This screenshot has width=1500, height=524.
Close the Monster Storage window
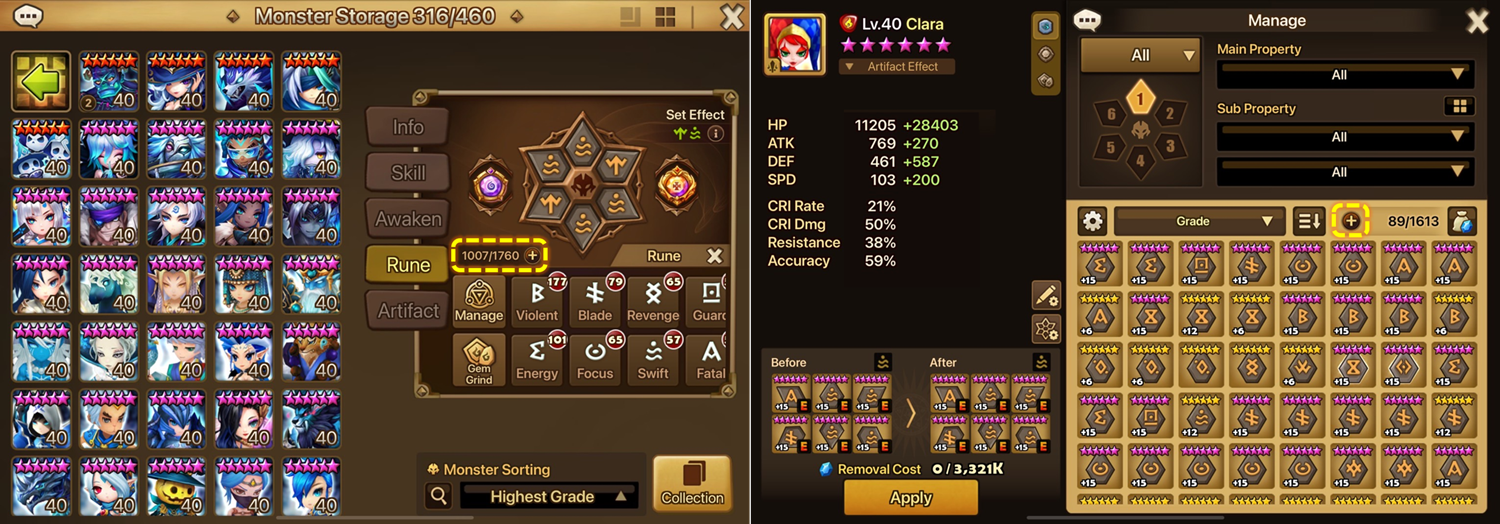732,17
